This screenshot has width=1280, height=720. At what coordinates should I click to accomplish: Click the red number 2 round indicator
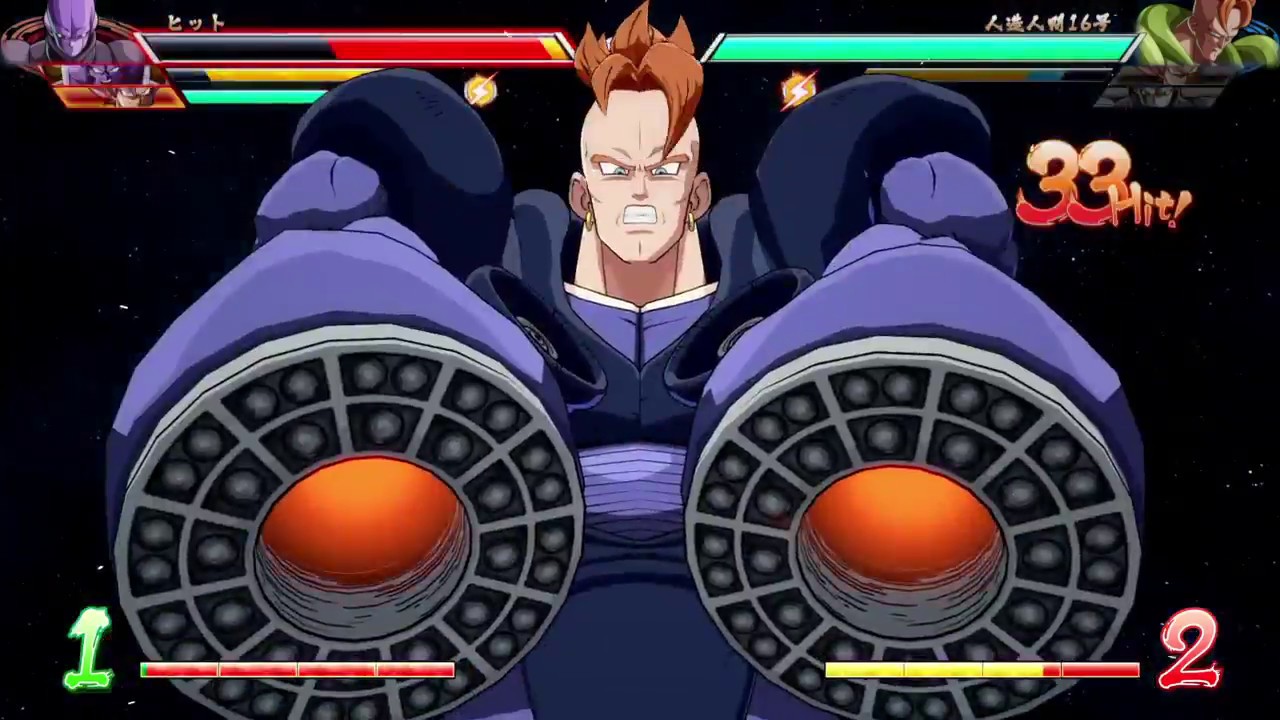pos(1192,648)
